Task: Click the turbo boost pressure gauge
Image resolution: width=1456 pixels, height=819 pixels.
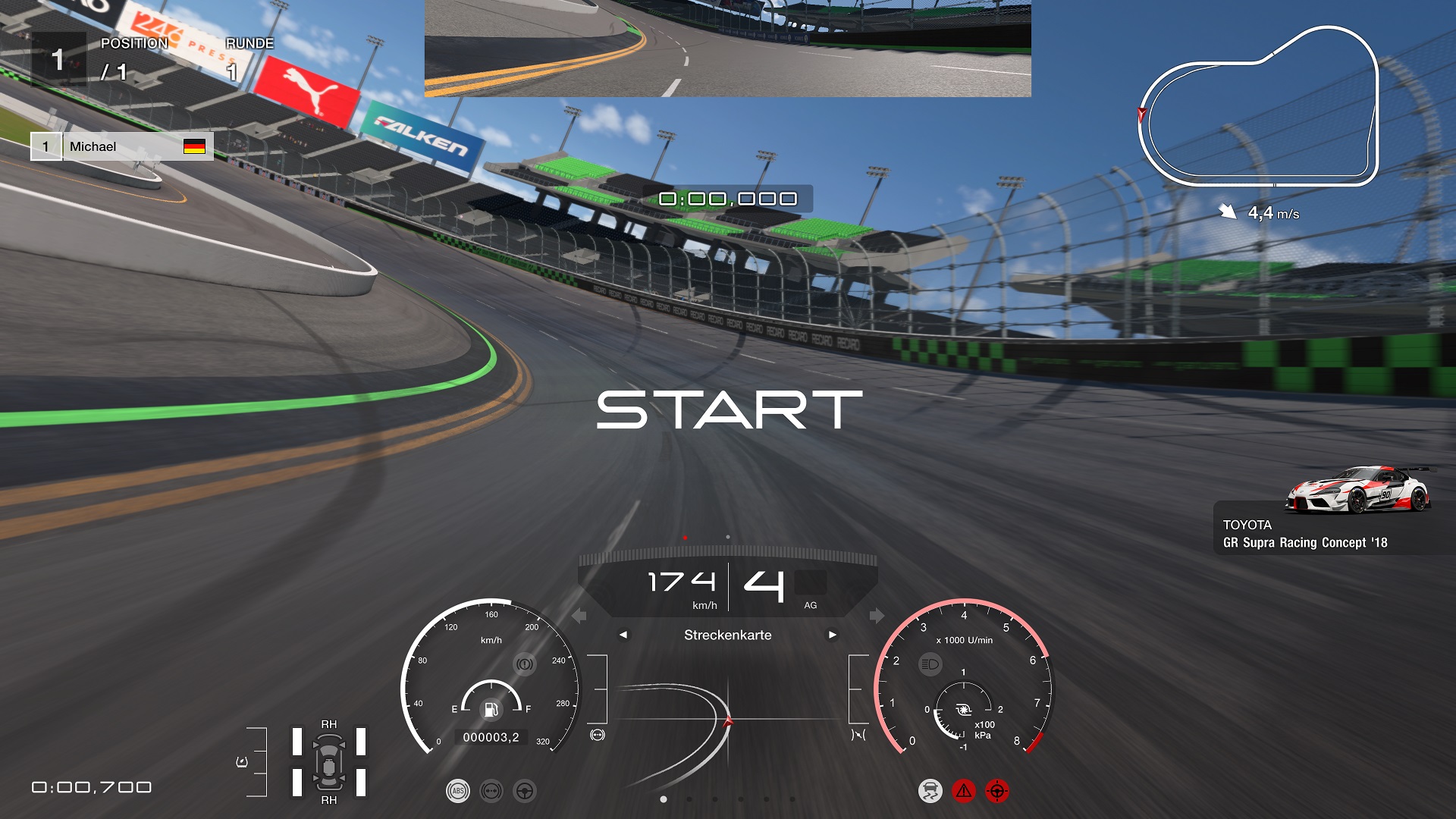Action: pyautogui.click(x=963, y=711)
